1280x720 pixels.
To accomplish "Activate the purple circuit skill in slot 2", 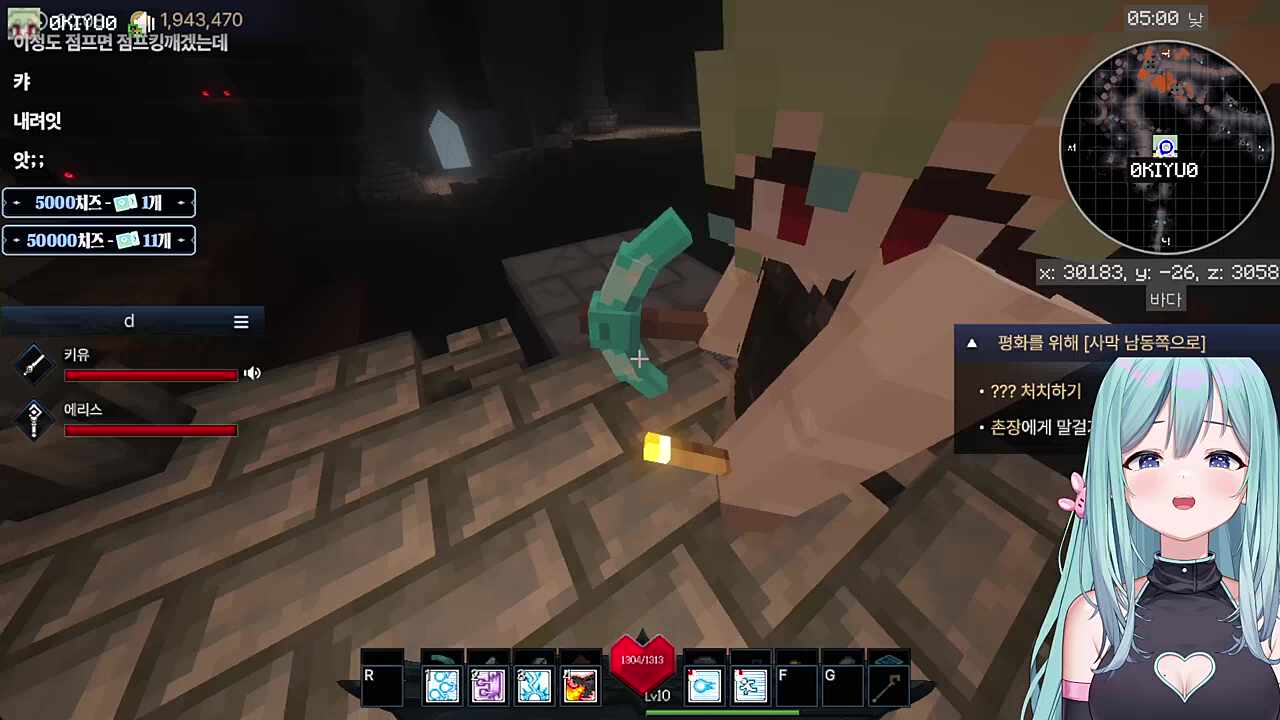I will (488, 686).
